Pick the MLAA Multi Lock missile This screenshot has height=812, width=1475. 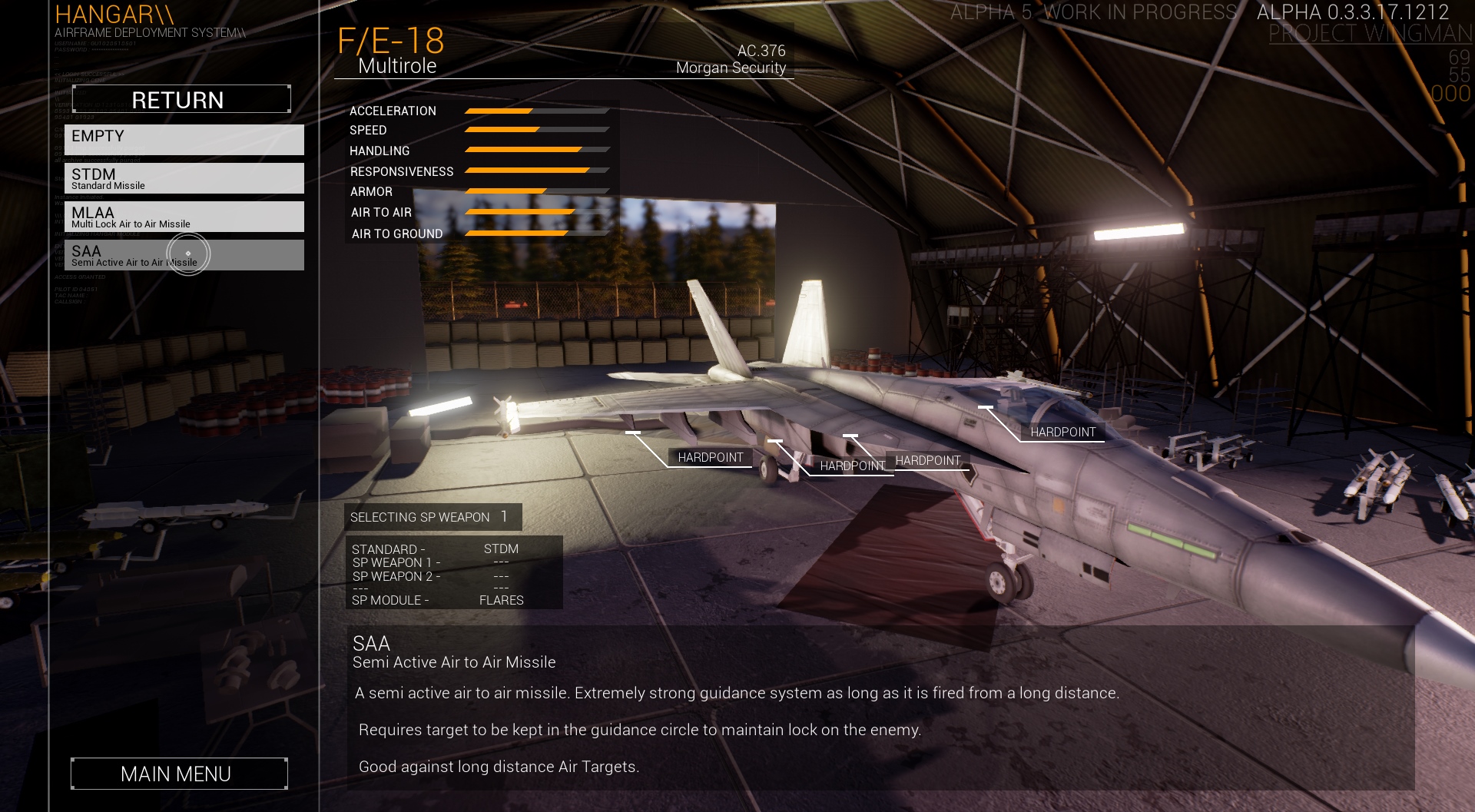click(184, 217)
